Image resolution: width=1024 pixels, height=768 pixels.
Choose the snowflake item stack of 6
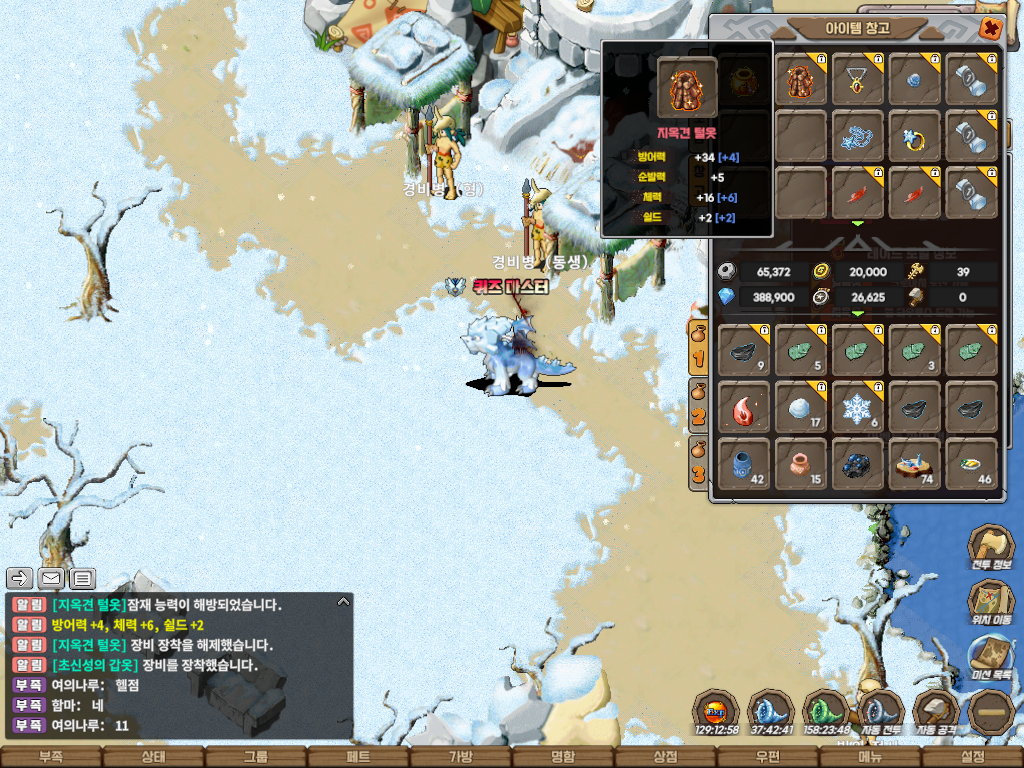click(x=858, y=407)
